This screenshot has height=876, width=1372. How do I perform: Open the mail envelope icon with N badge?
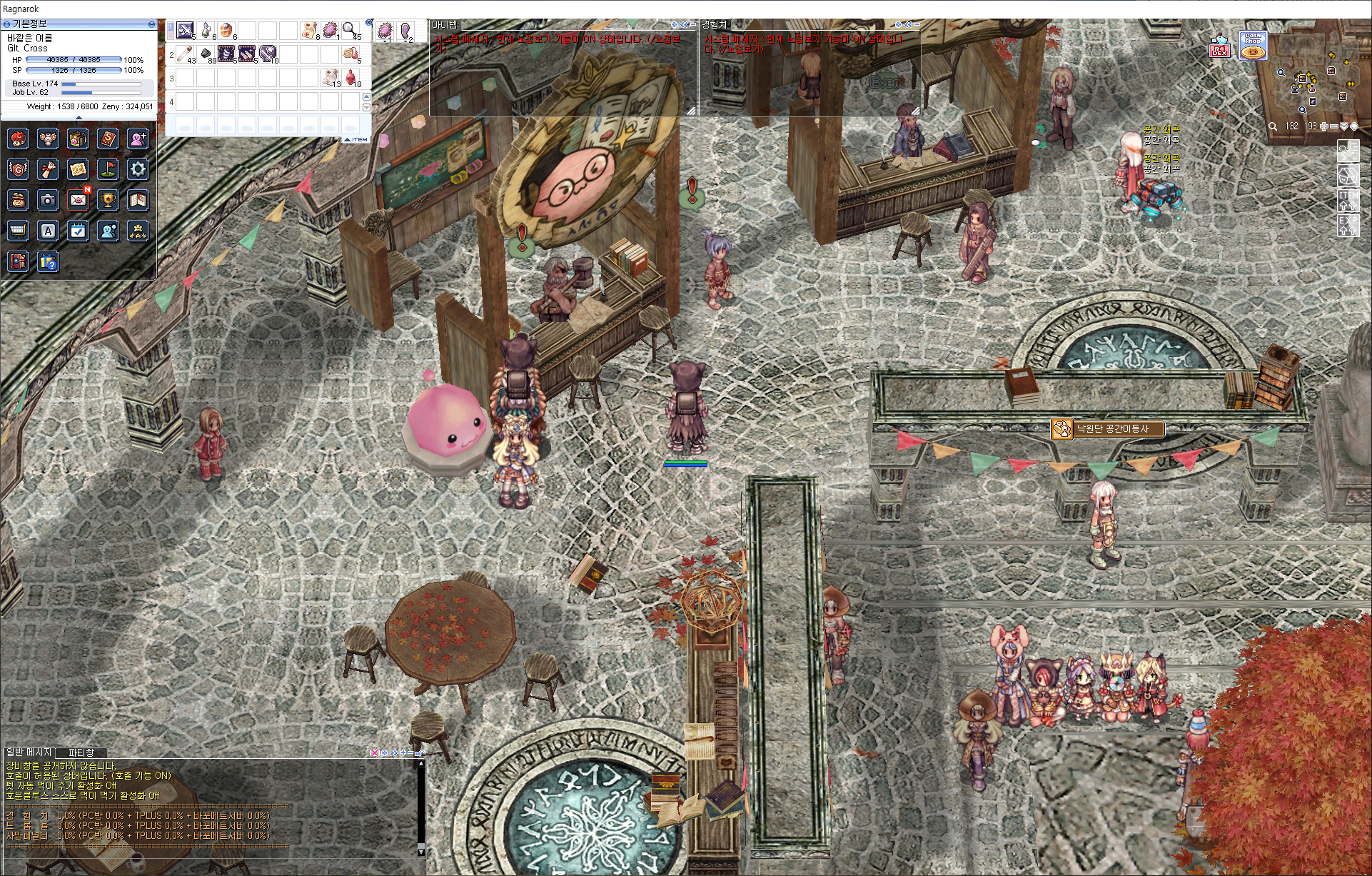[x=78, y=200]
